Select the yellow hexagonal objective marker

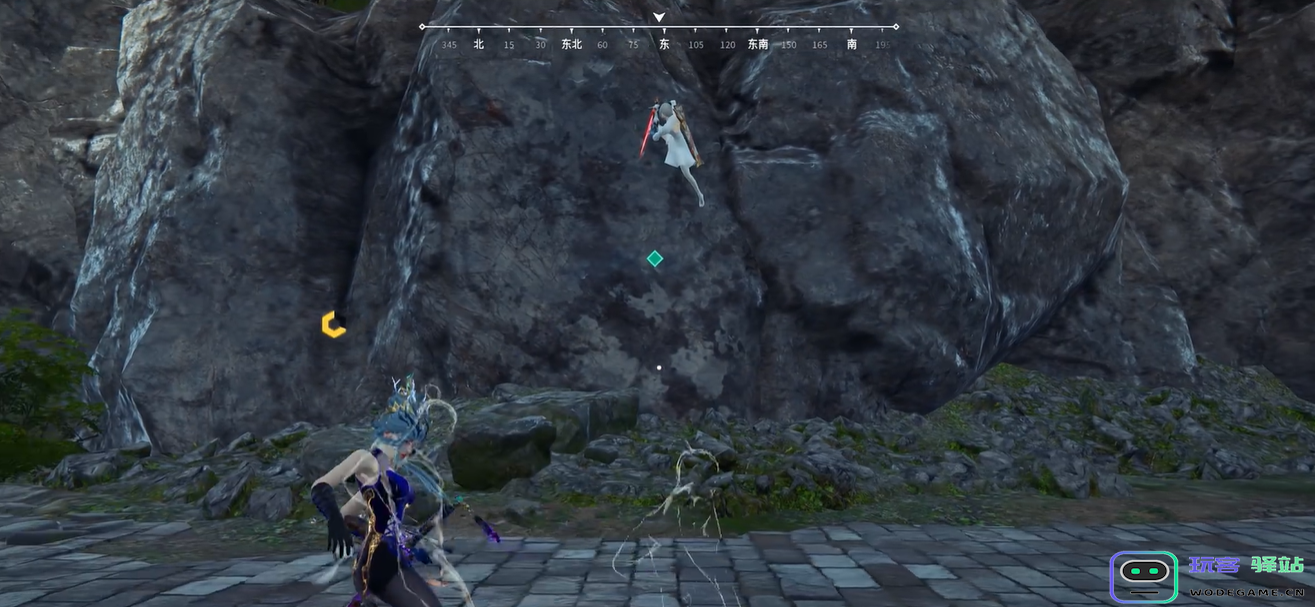(x=333, y=324)
